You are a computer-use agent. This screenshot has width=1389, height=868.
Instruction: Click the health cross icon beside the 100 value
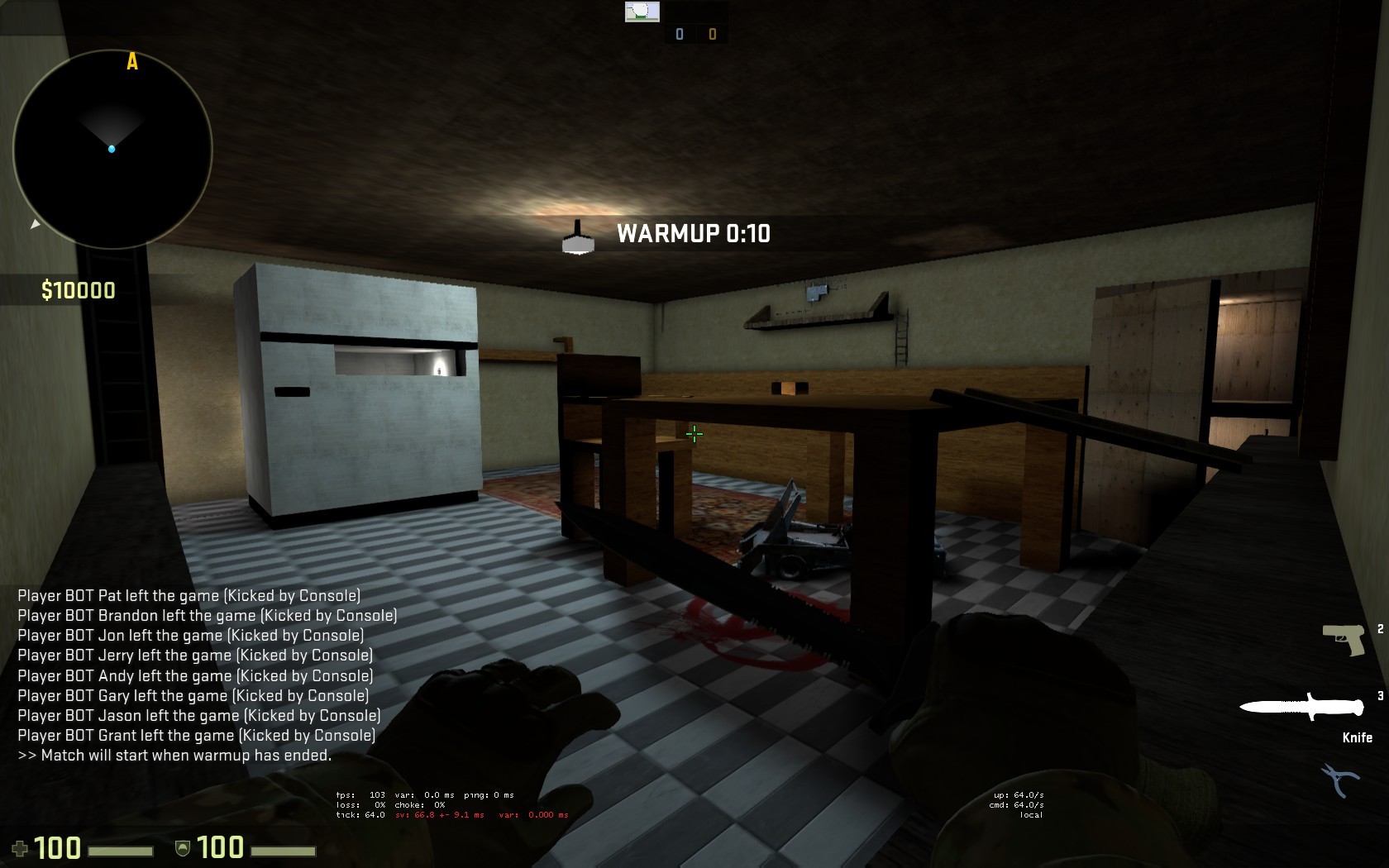tap(21, 847)
